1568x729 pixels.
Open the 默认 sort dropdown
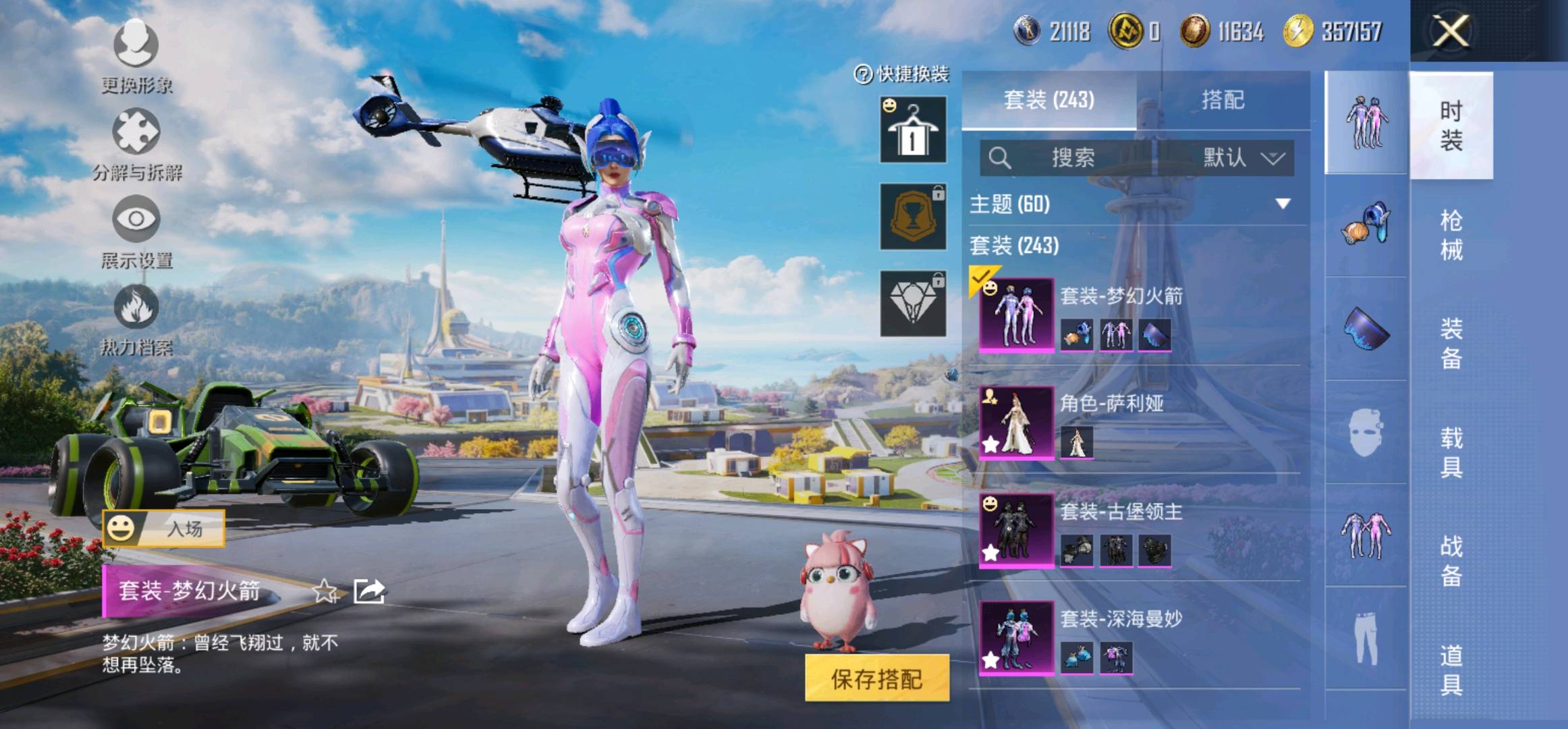click(1243, 158)
